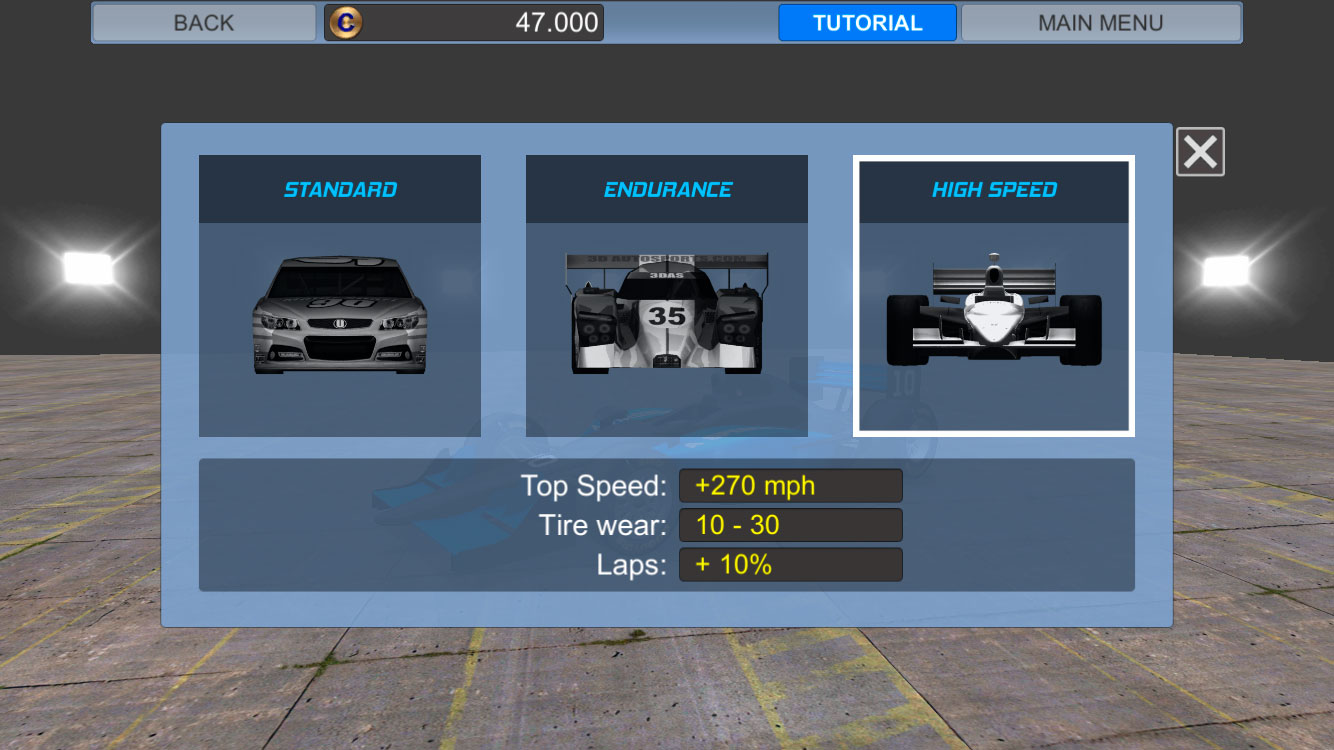Click the Standard class header label
The height and width of the screenshot is (750, 1334).
340,188
